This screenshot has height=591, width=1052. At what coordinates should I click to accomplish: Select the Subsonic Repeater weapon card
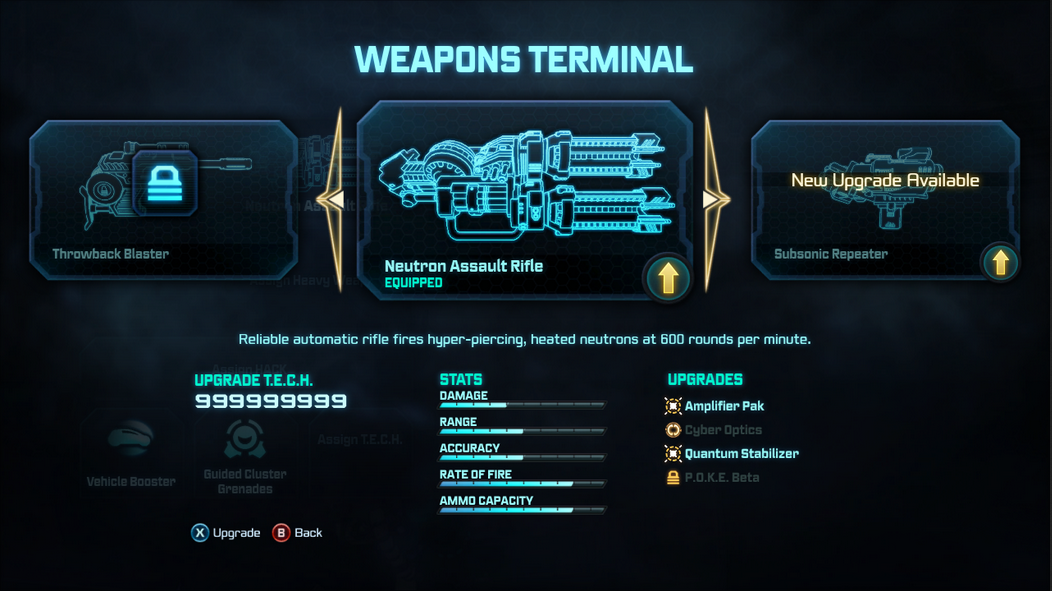click(x=885, y=200)
